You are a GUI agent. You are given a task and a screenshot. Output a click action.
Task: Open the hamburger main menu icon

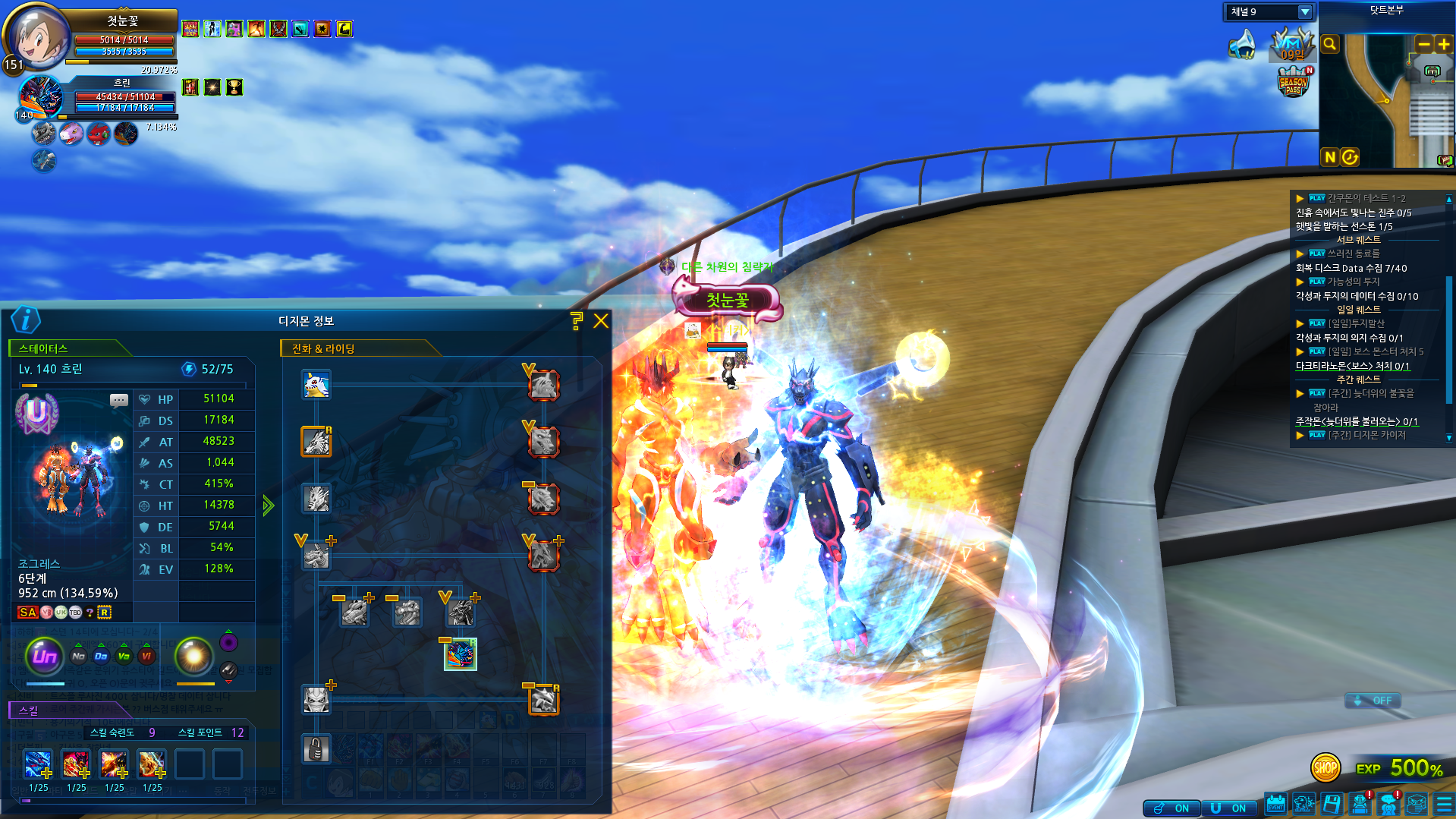click(1444, 805)
